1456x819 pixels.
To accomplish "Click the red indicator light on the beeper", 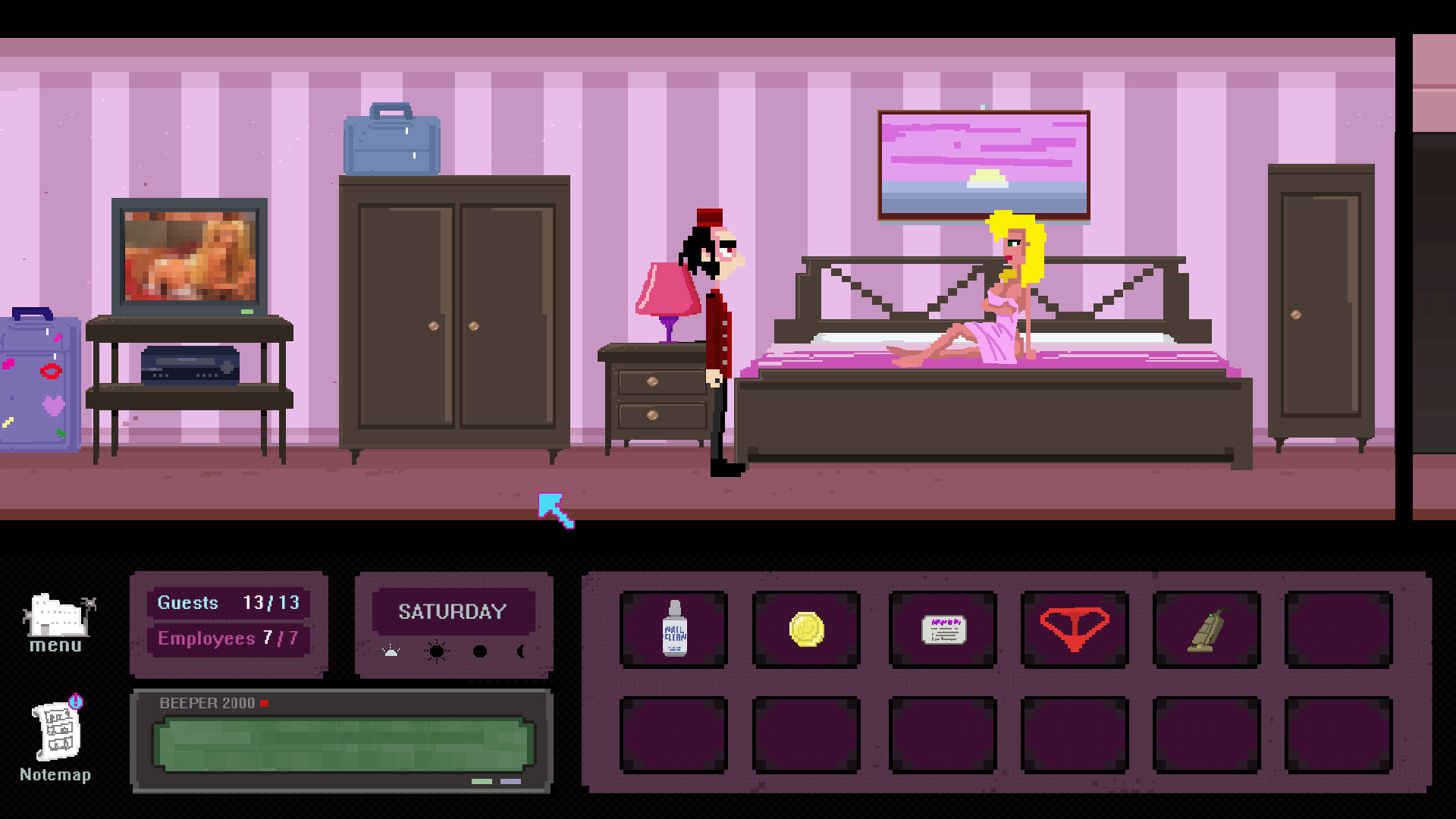I will click(x=265, y=703).
